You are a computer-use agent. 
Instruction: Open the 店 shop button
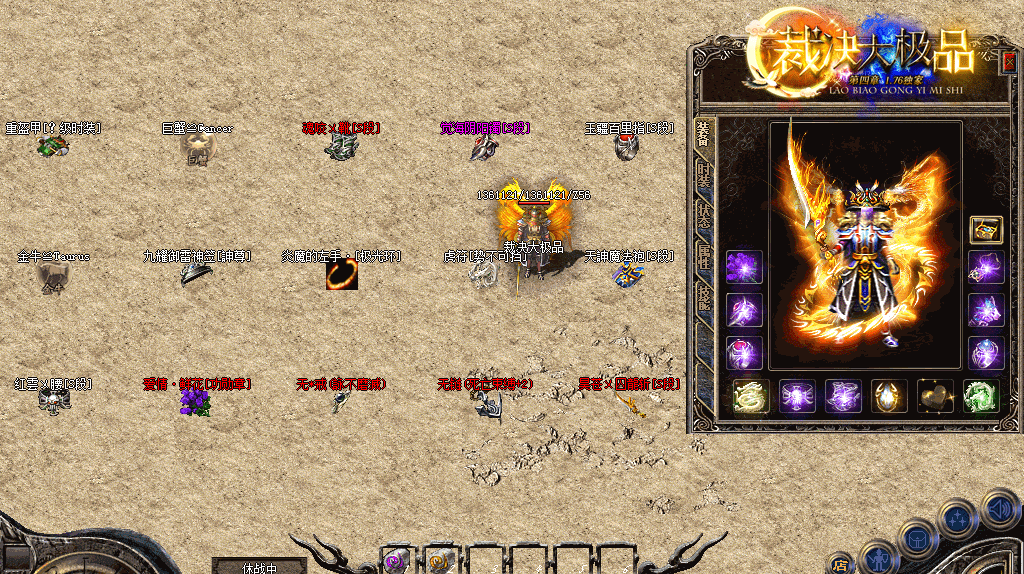point(841,564)
